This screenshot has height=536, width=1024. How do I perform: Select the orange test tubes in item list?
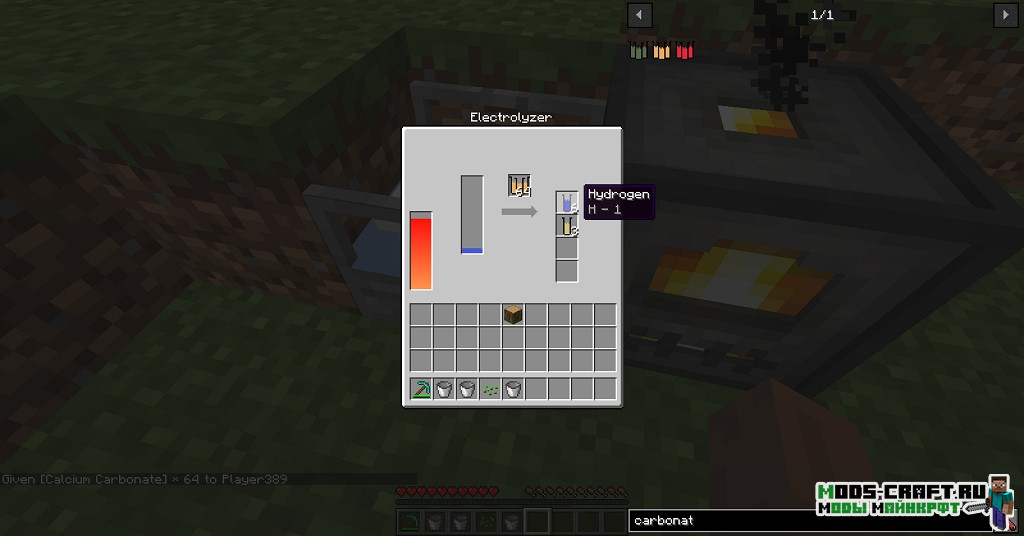click(x=661, y=50)
